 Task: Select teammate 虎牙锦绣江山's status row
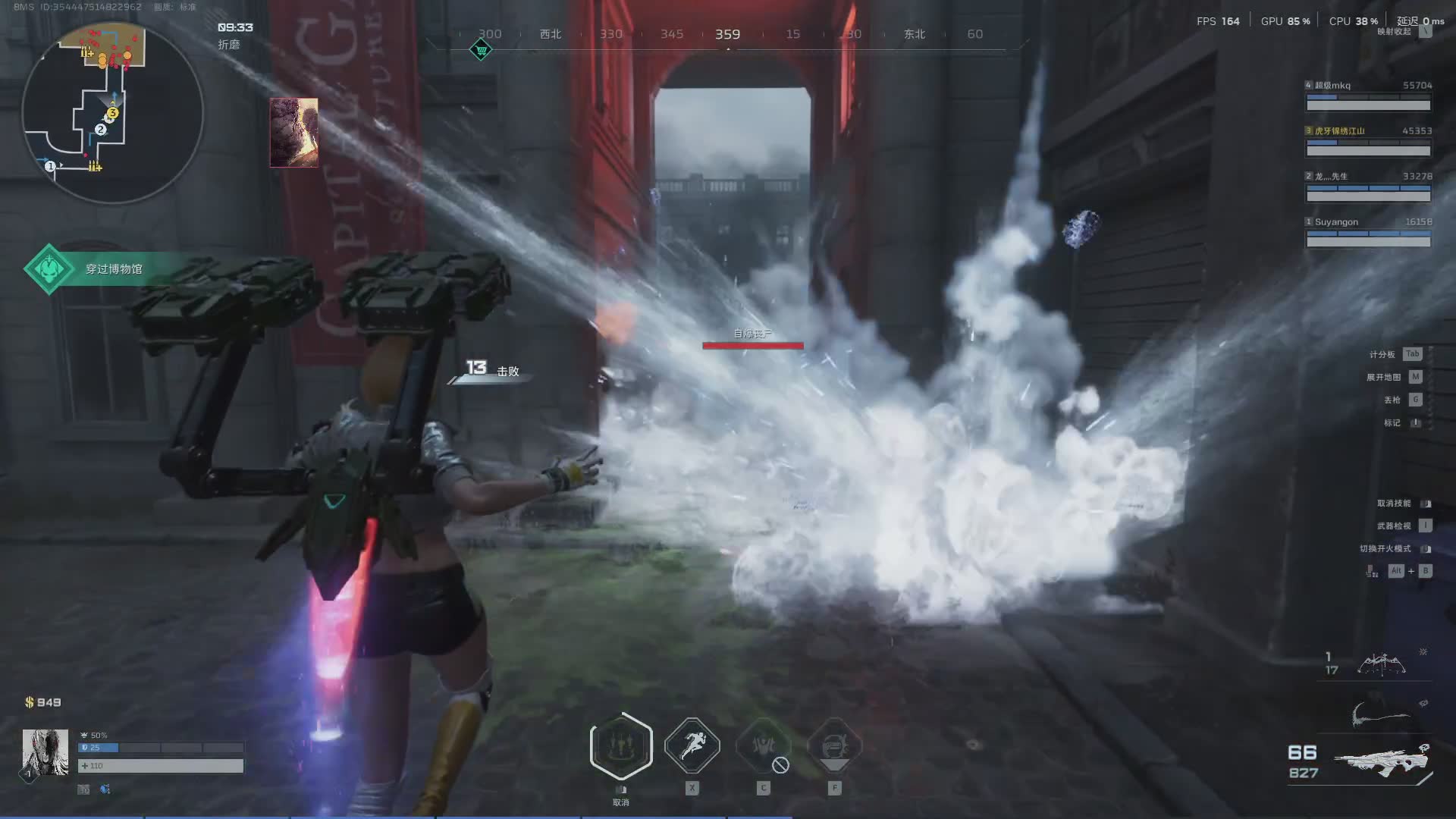click(1368, 141)
